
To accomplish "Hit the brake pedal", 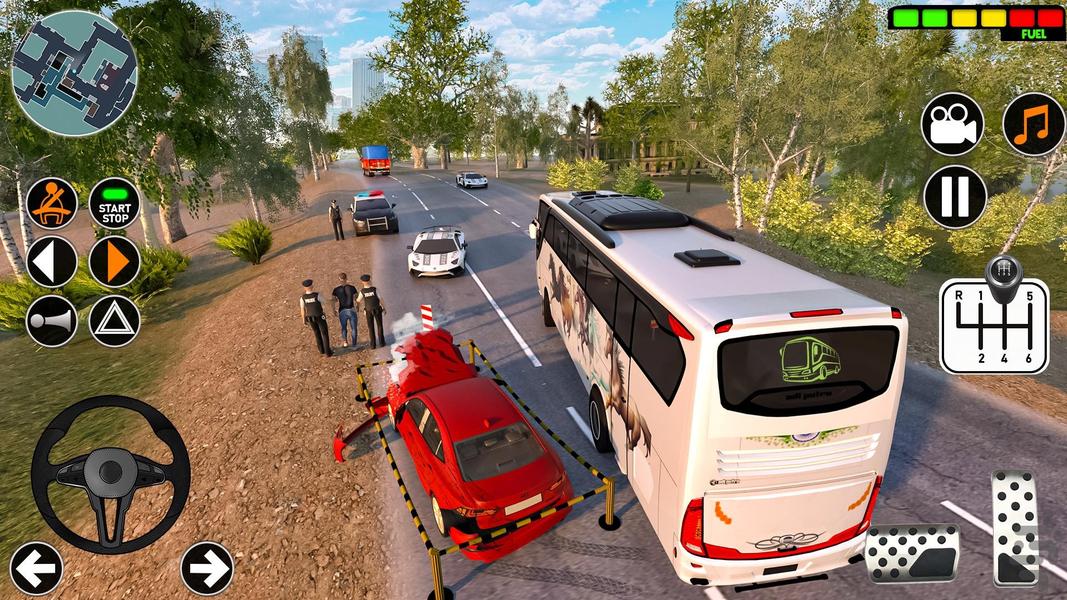I will [911, 553].
